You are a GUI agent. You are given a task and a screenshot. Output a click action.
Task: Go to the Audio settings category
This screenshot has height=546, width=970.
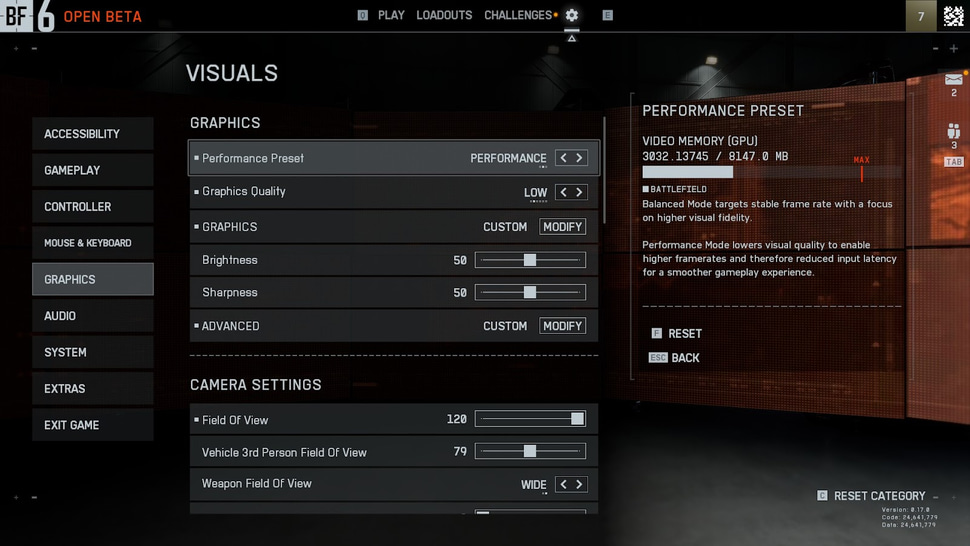92,316
